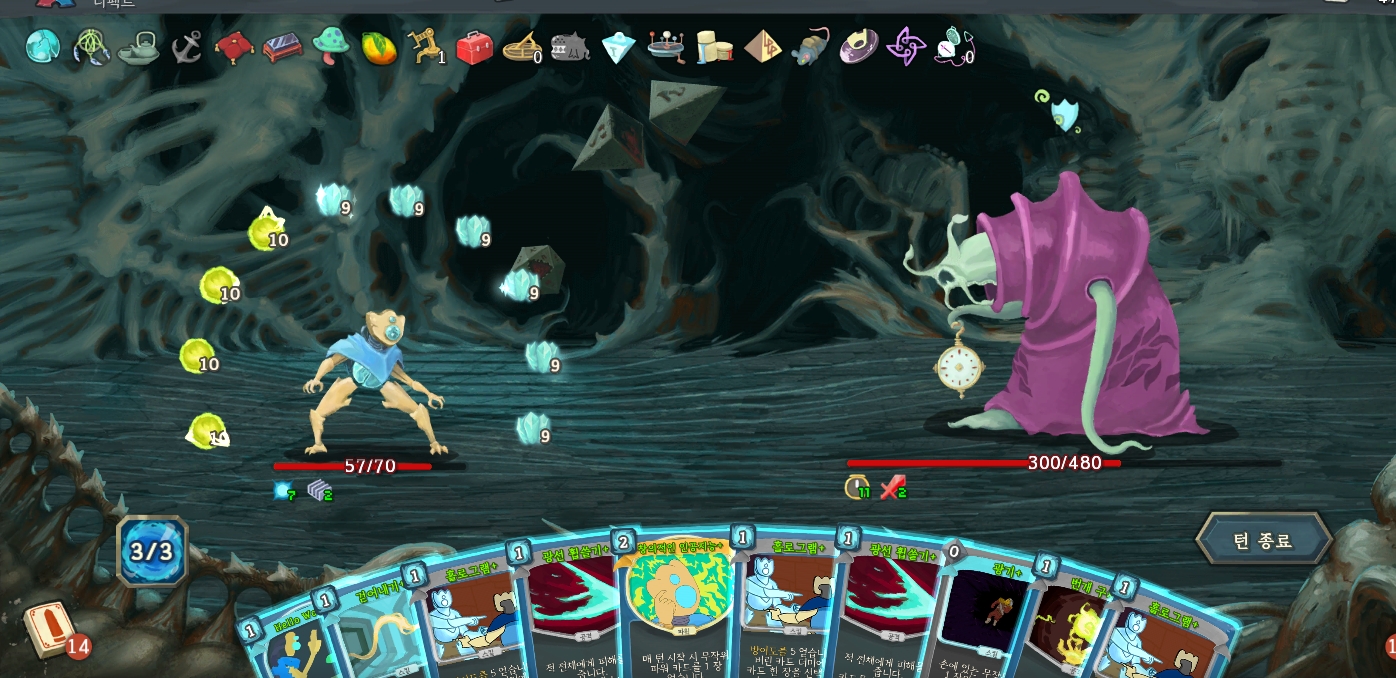
Task: Open the draw pile deck with 14 cards
Action: 48,629
